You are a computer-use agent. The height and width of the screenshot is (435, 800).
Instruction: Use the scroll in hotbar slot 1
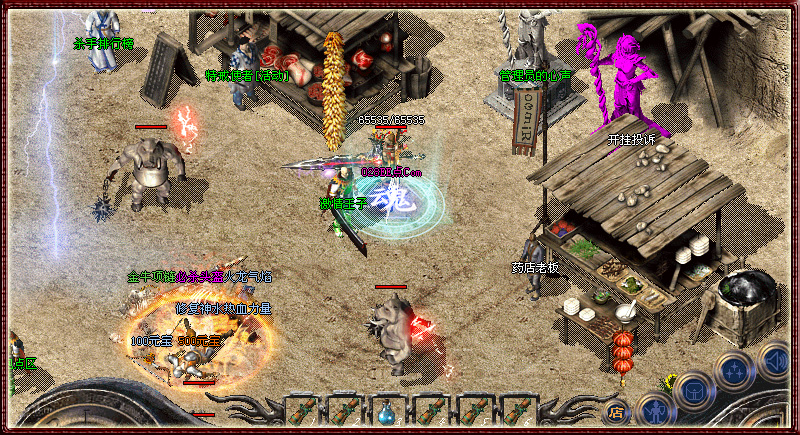(301, 411)
